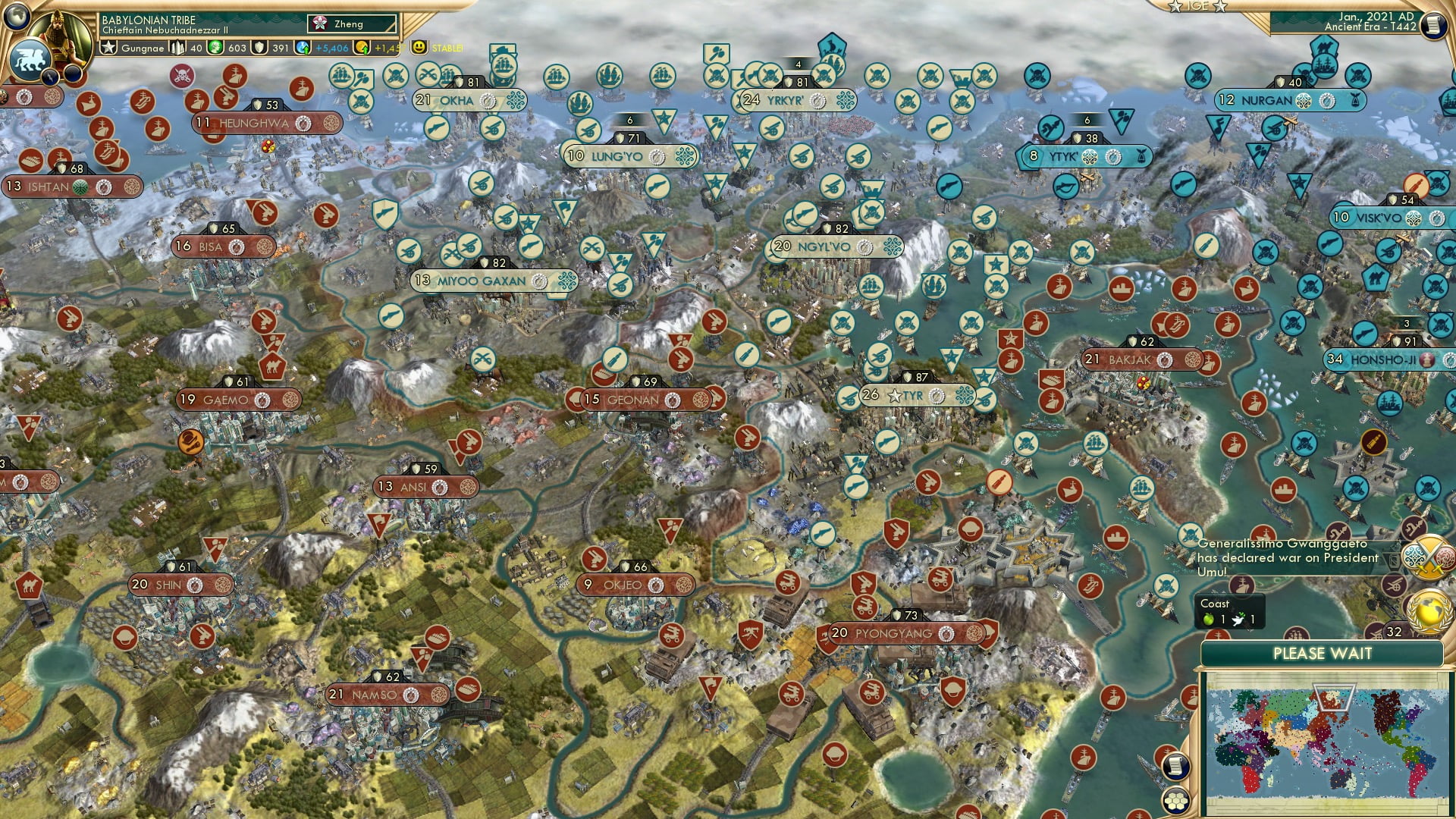Open the IGE in-game editor panel
This screenshot has width=1456, height=819.
tap(1197, 6)
